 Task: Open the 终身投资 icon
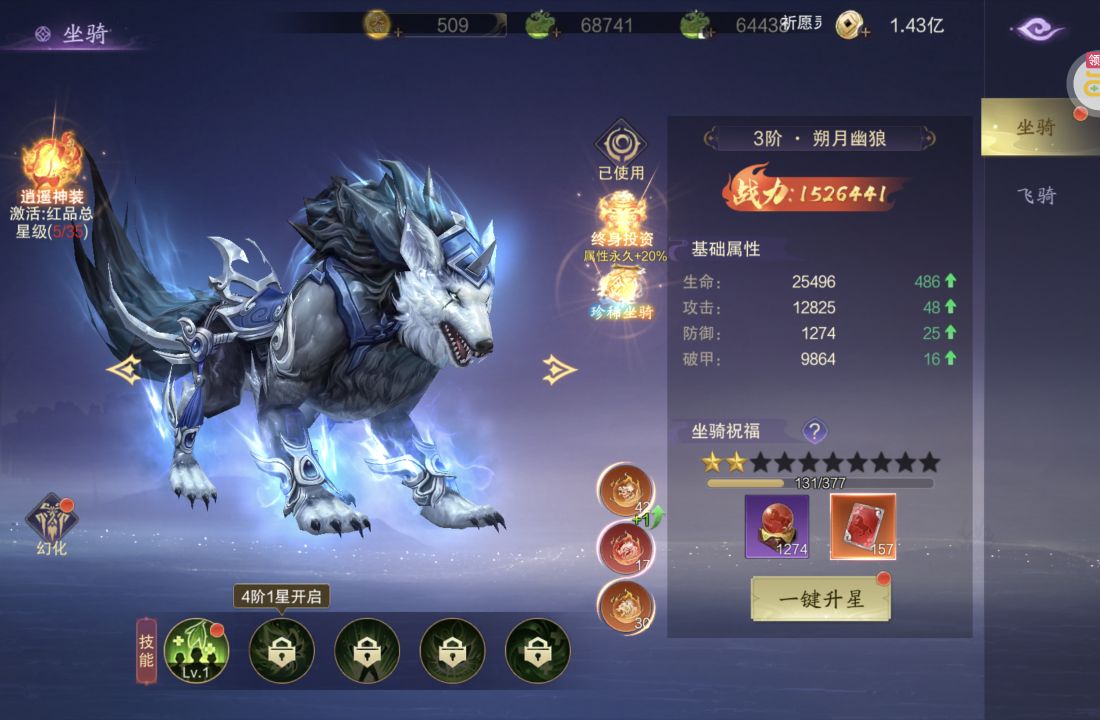tap(621, 214)
